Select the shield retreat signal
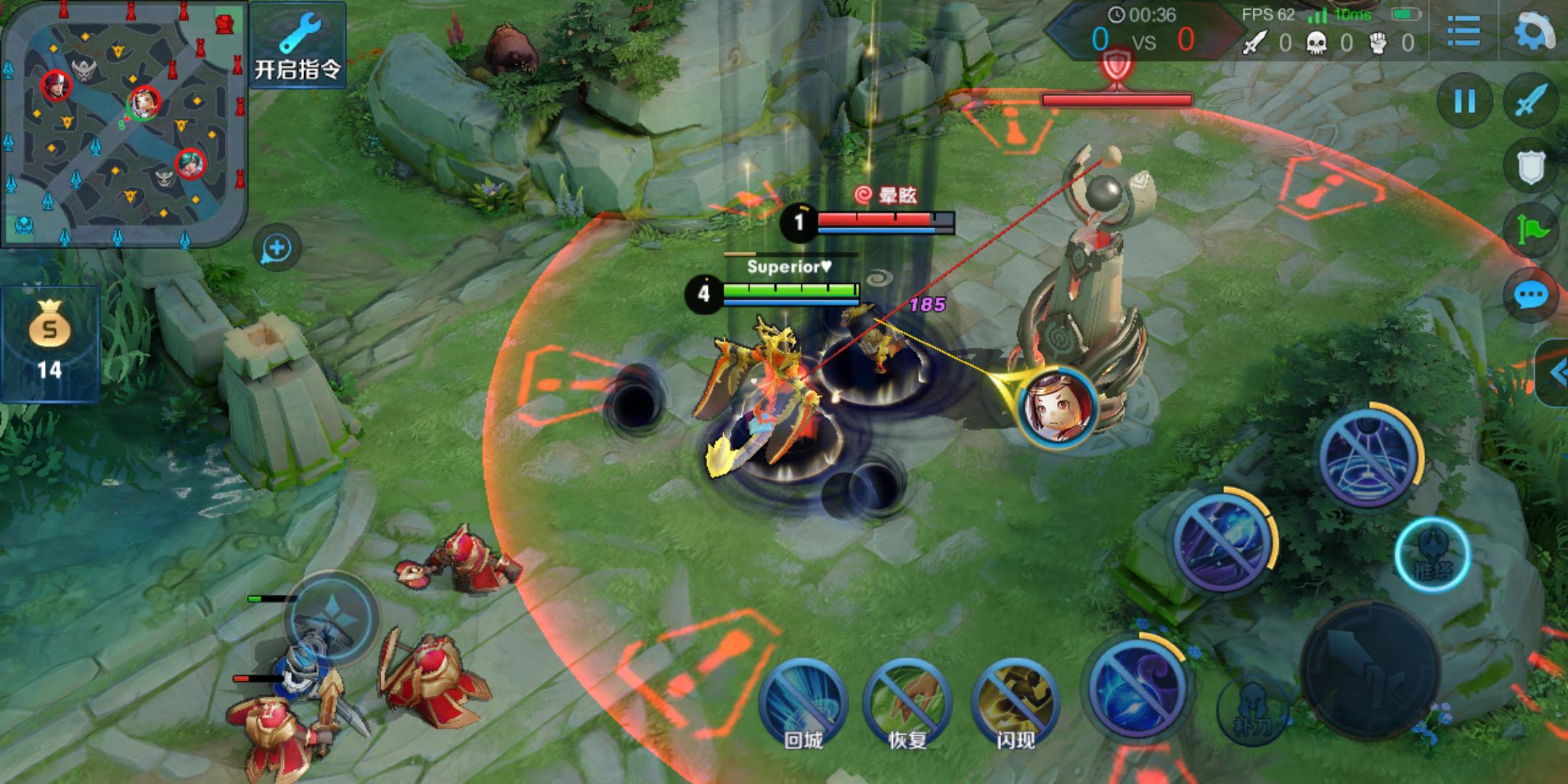The image size is (1568, 784). point(1532,167)
